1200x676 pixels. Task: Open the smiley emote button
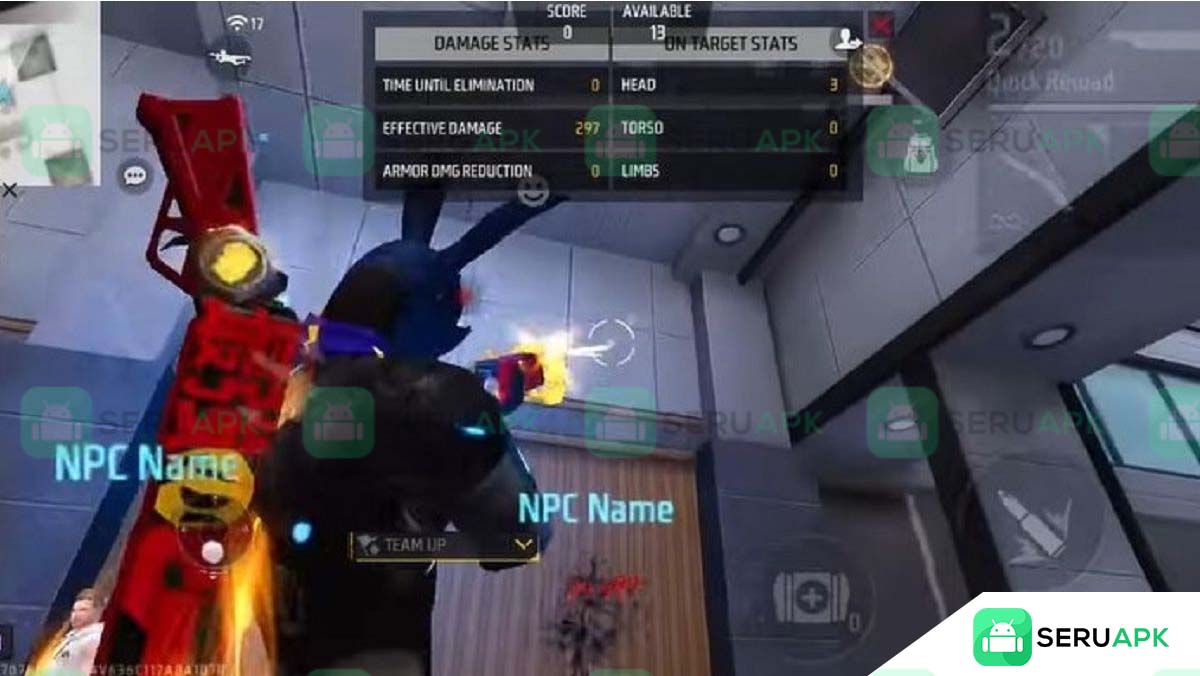click(x=533, y=190)
